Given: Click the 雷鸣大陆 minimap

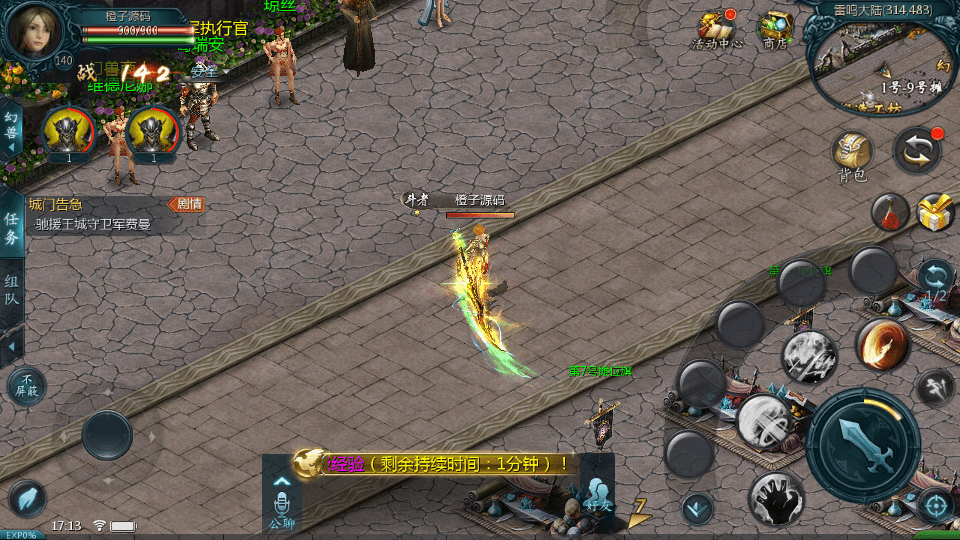Looking at the screenshot, I should [x=882, y=66].
